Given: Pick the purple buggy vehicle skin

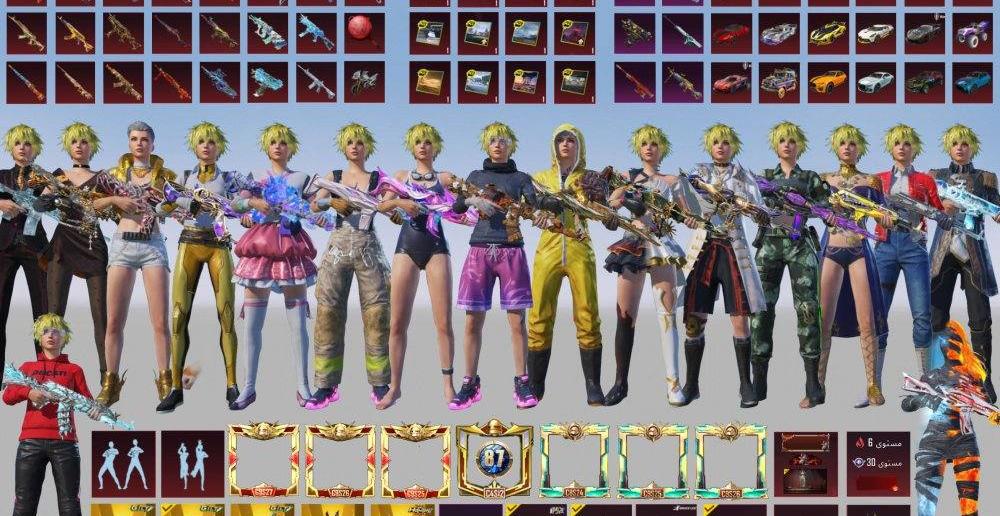Looking at the screenshot, I should click(972, 33).
